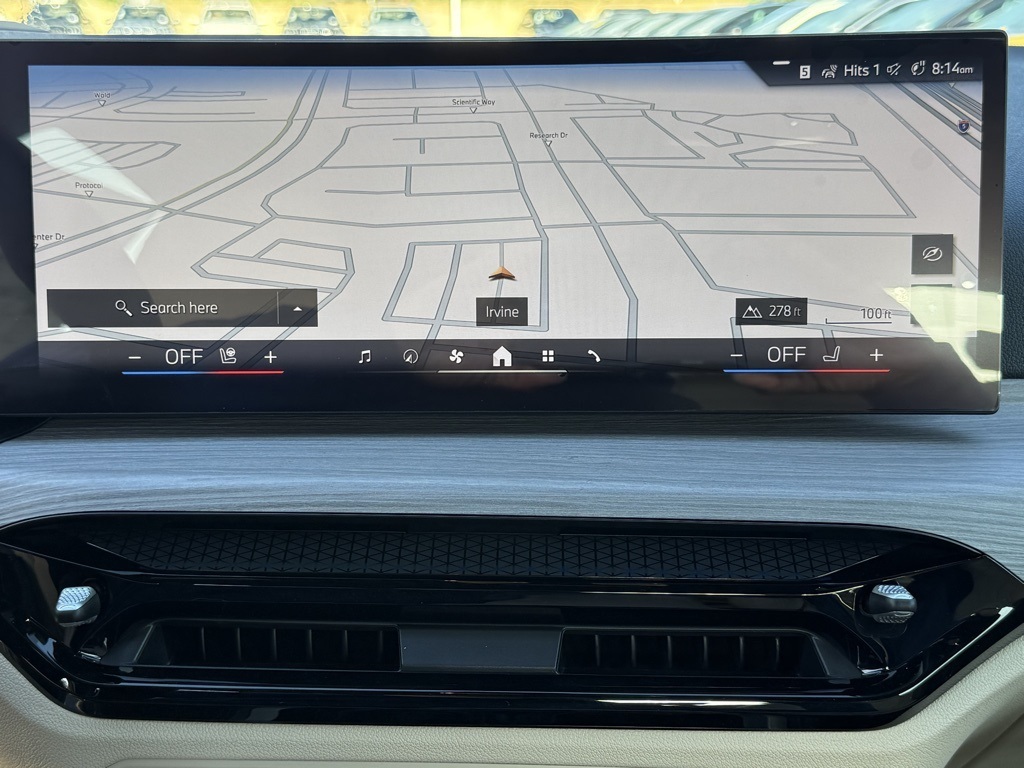Screen dimensions: 1024x768
Task: Lower the left seat temperature
Action: point(135,357)
